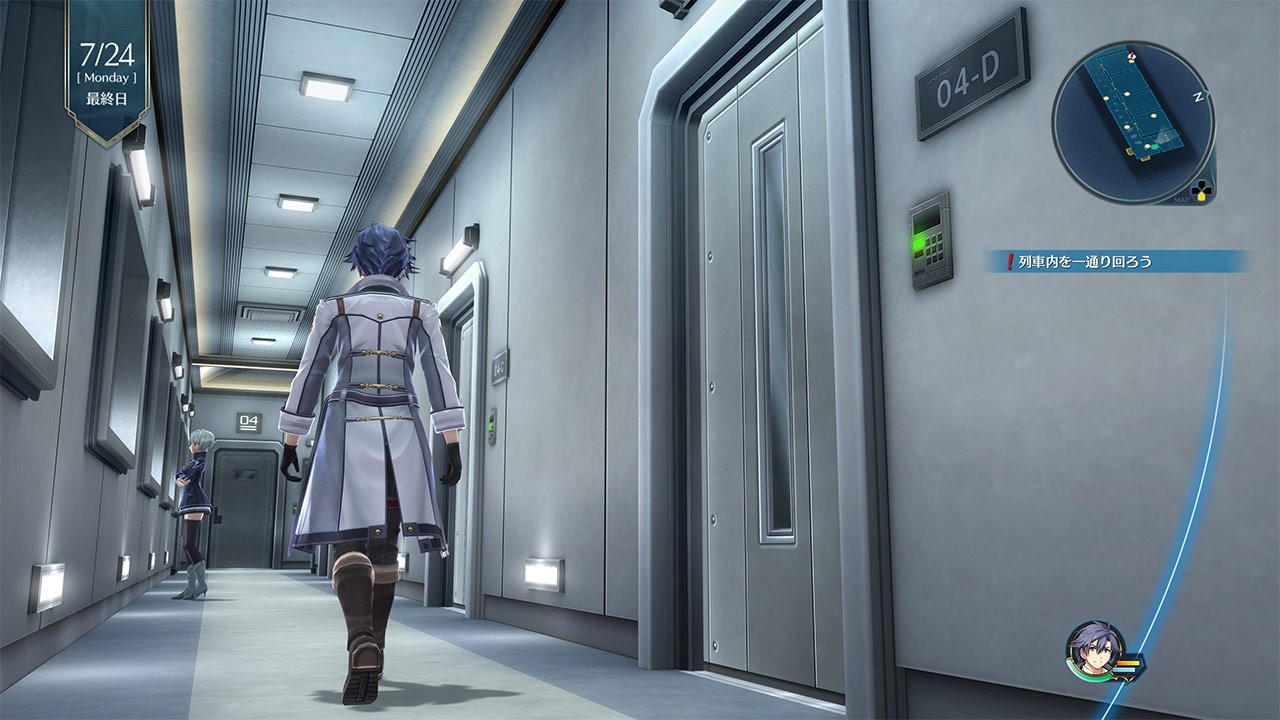
Task: Select the green player position dot on minimap
Action: pyautogui.click(x=1156, y=146)
